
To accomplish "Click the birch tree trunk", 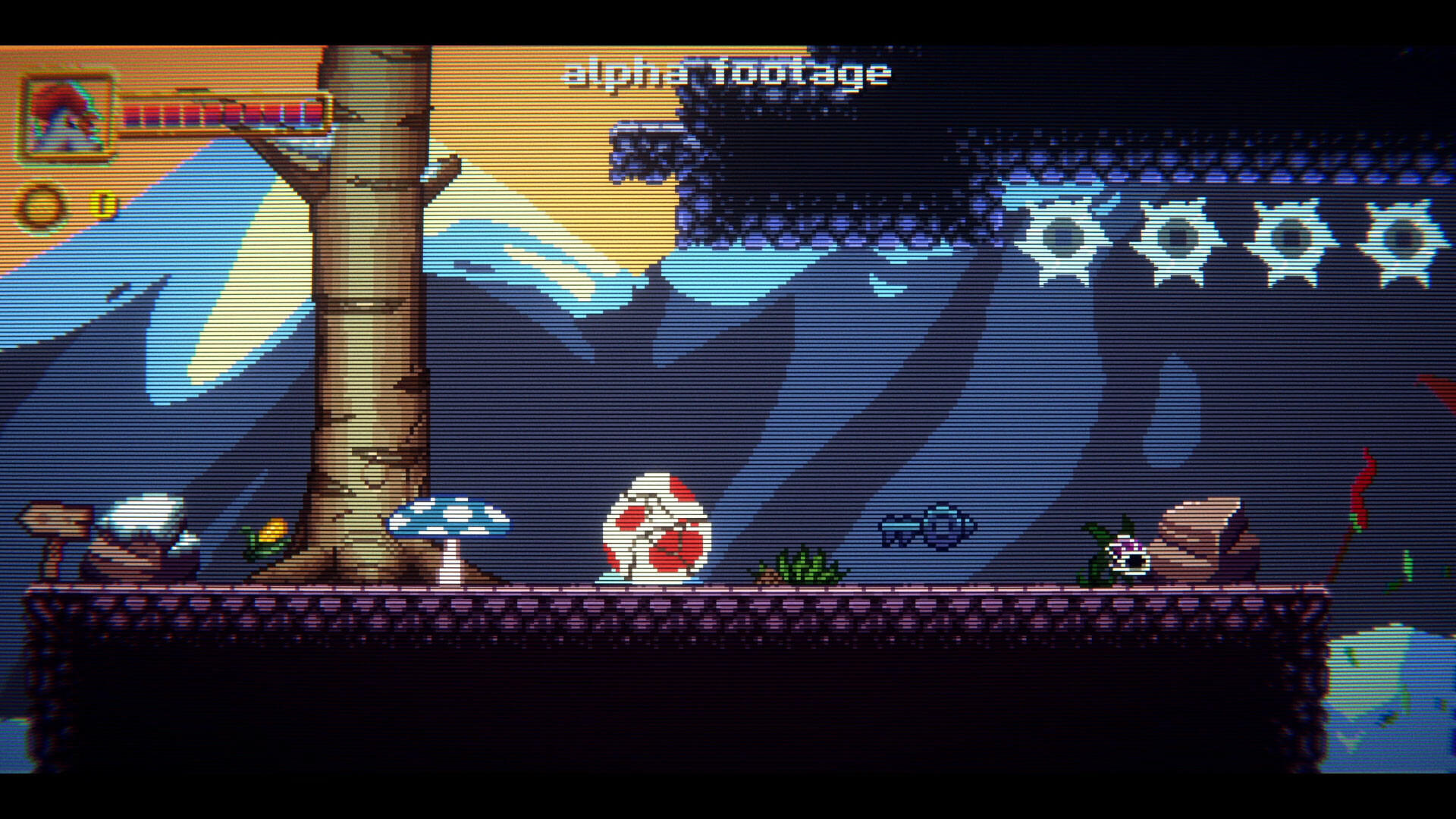I will pyautogui.click(x=360, y=341).
